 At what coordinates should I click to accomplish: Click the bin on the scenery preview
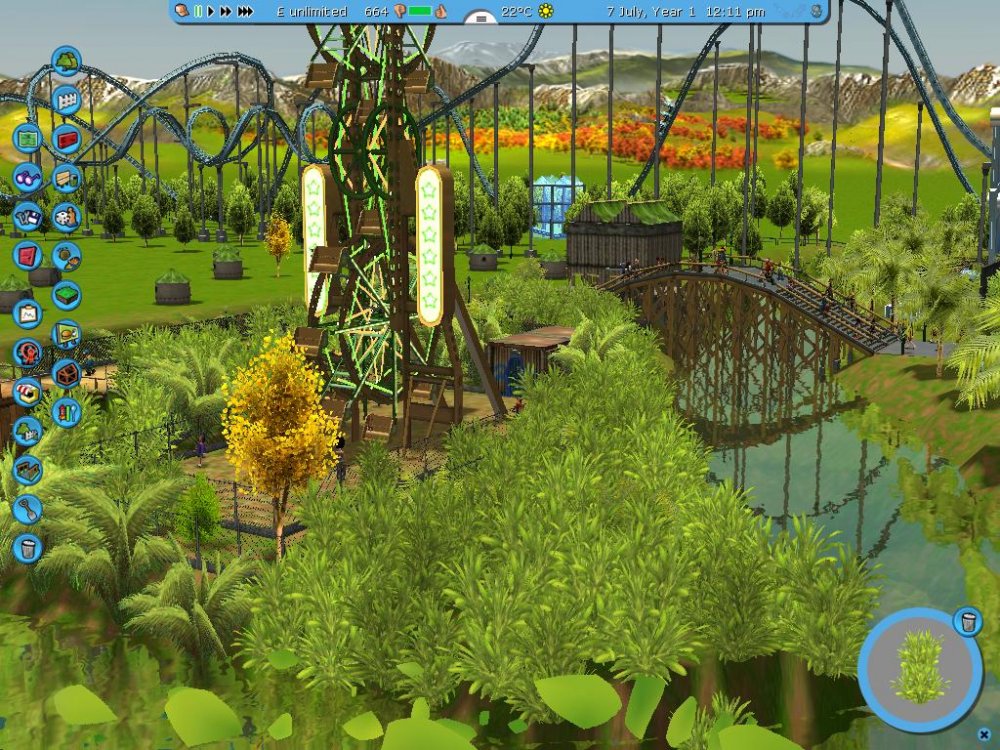point(967,622)
